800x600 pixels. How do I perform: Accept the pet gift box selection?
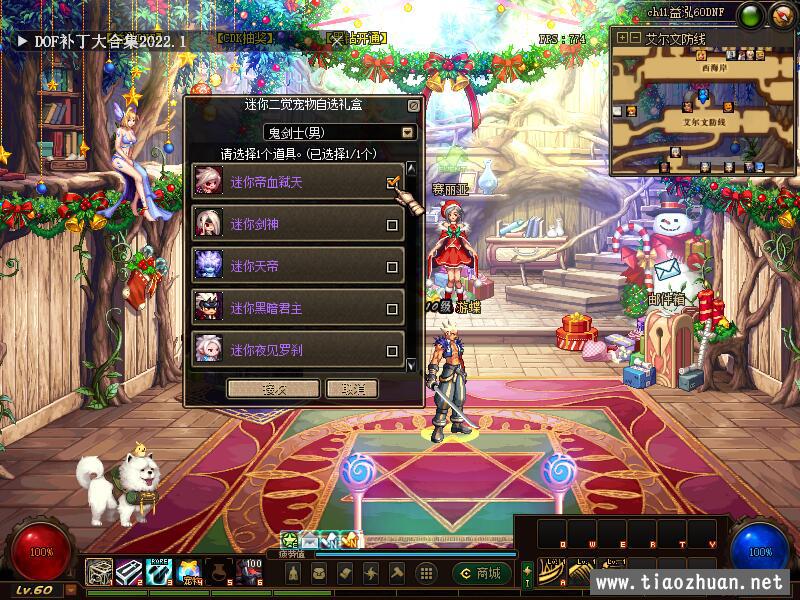(273, 389)
